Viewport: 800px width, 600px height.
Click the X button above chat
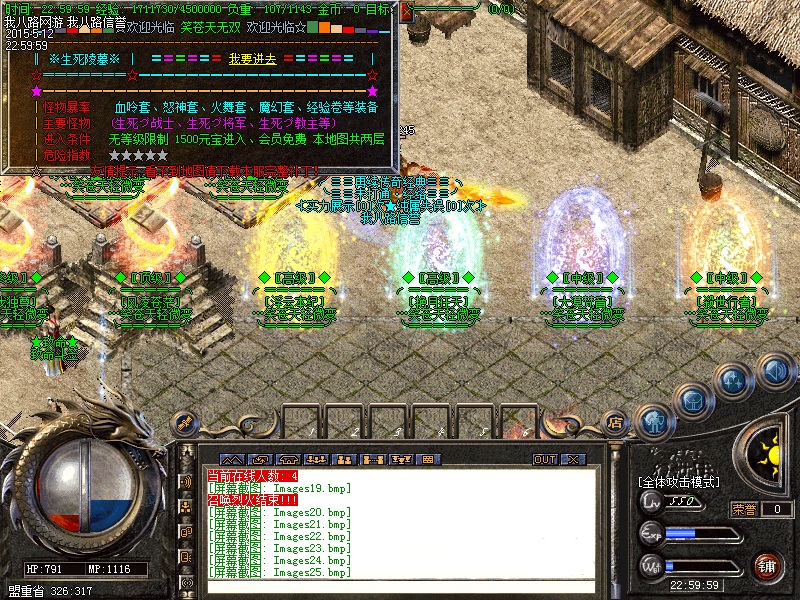tap(572, 459)
